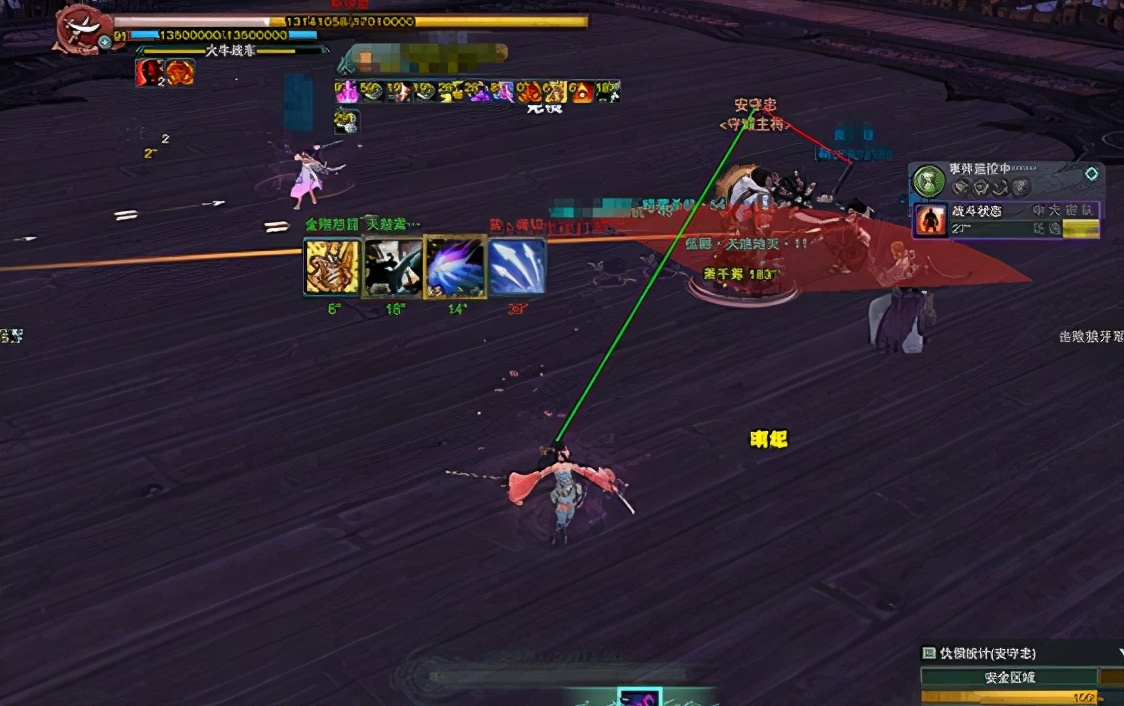Click the lone buff icon under the buff row
This screenshot has height=706, width=1124.
click(x=346, y=120)
